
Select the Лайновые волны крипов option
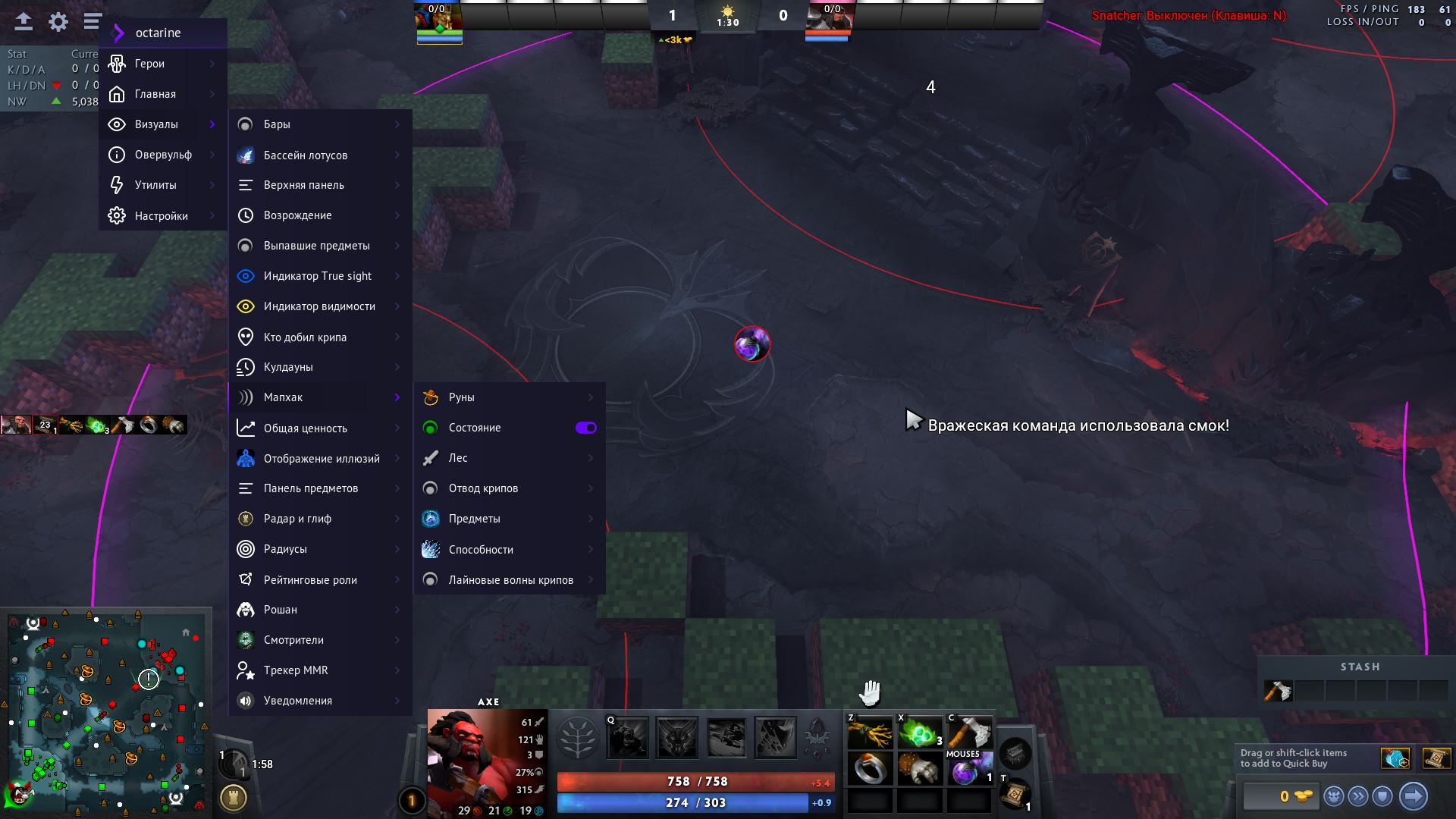pos(510,580)
